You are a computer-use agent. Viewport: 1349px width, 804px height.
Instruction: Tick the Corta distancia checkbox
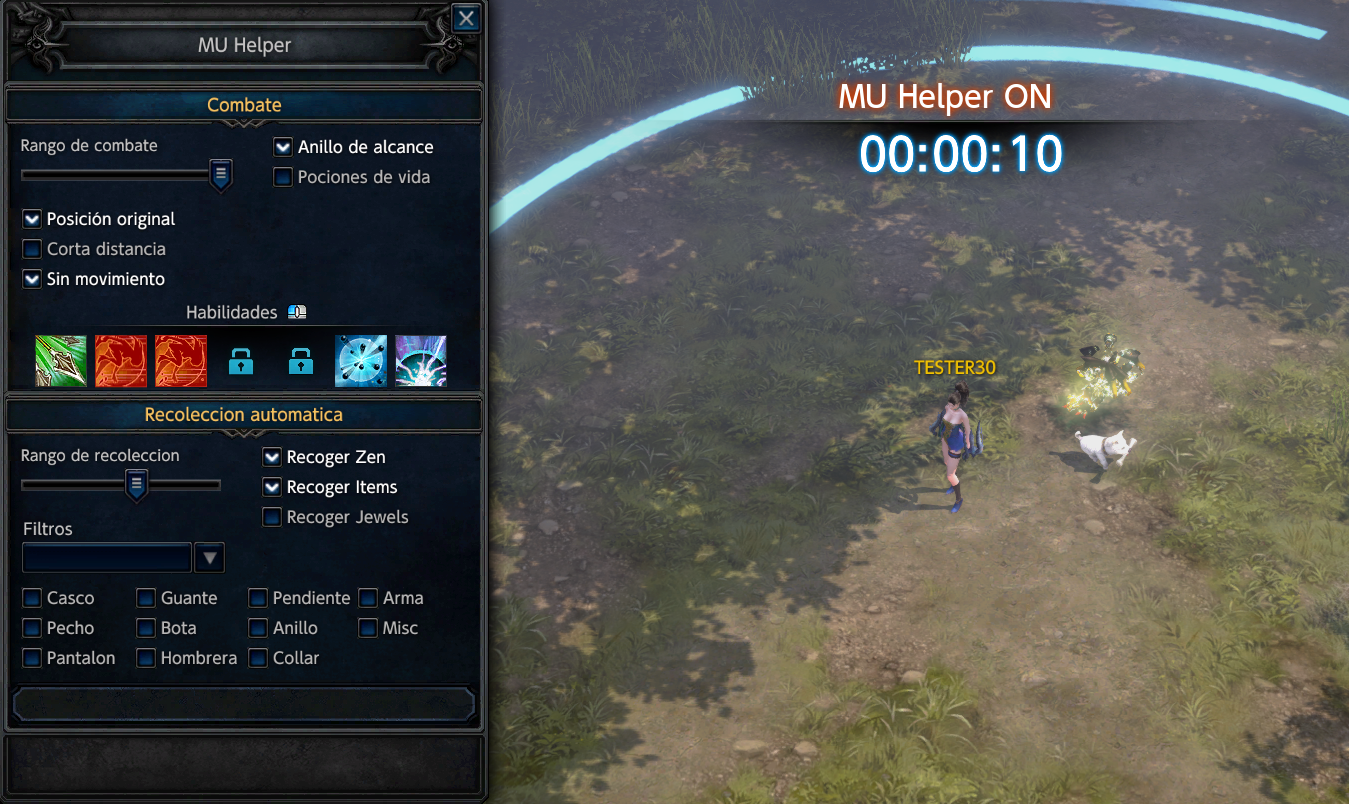pos(32,249)
